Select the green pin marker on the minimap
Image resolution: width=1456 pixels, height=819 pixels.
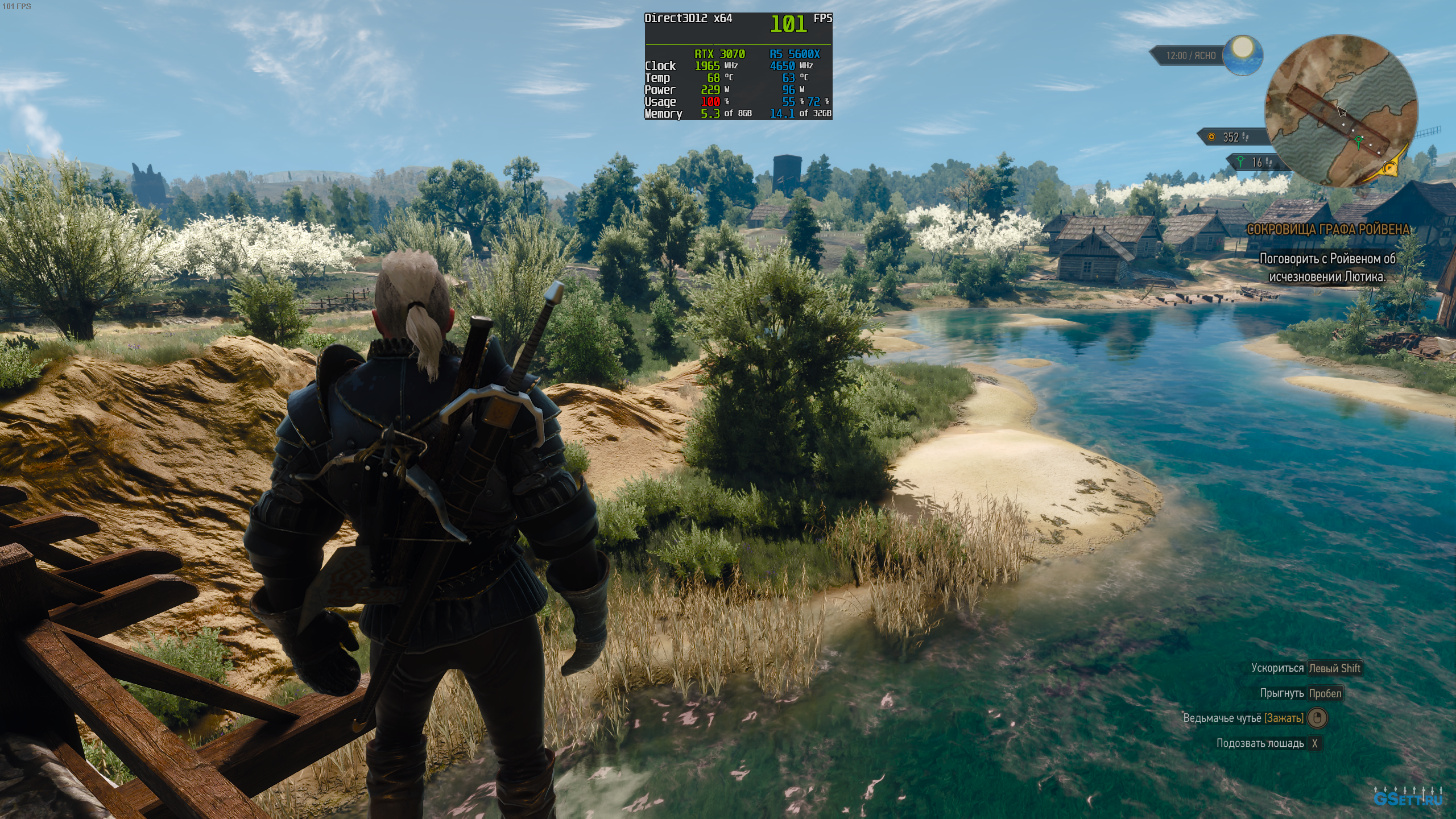1359,140
